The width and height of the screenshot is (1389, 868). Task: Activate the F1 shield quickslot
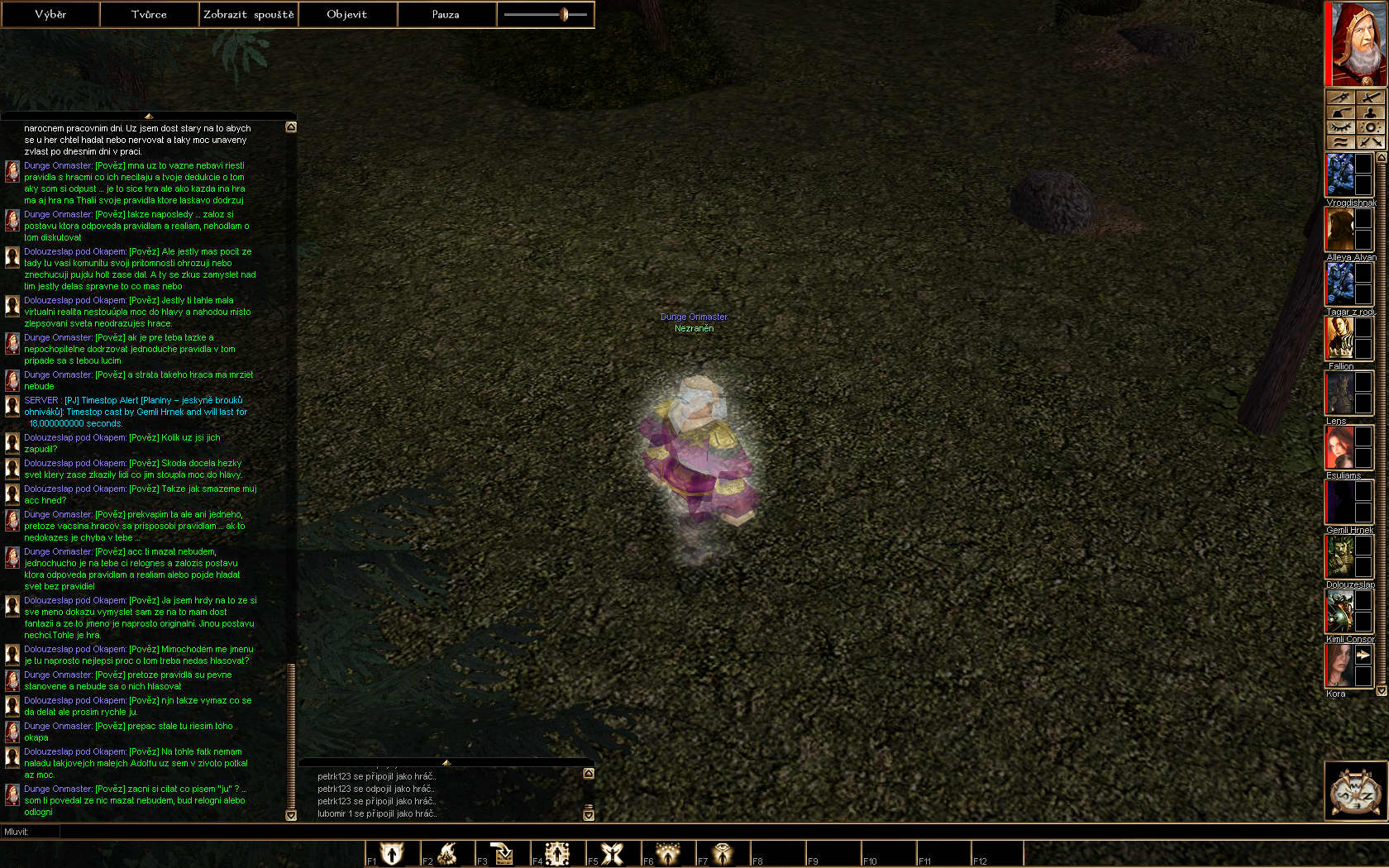(392, 852)
